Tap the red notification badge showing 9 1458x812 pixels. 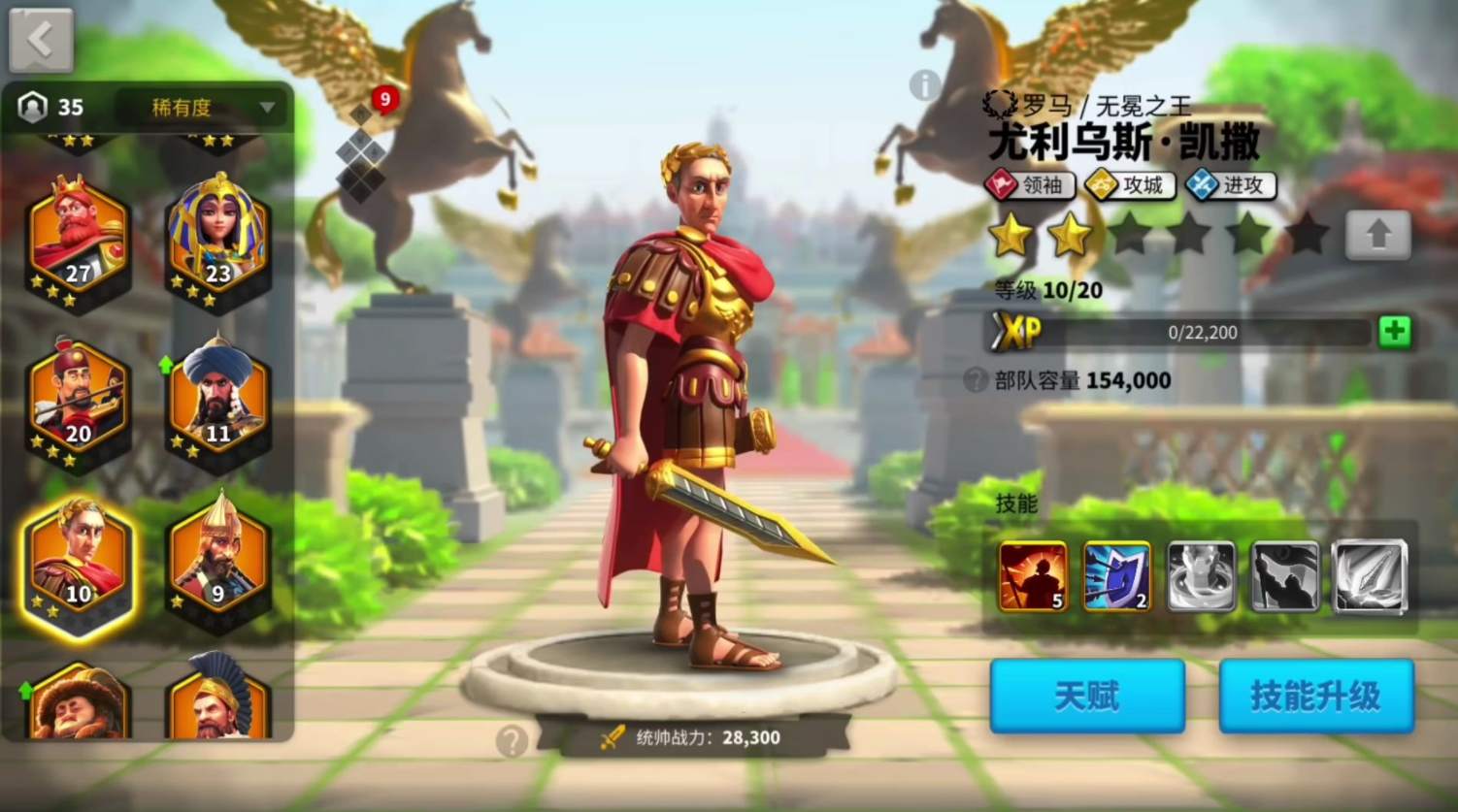click(387, 98)
